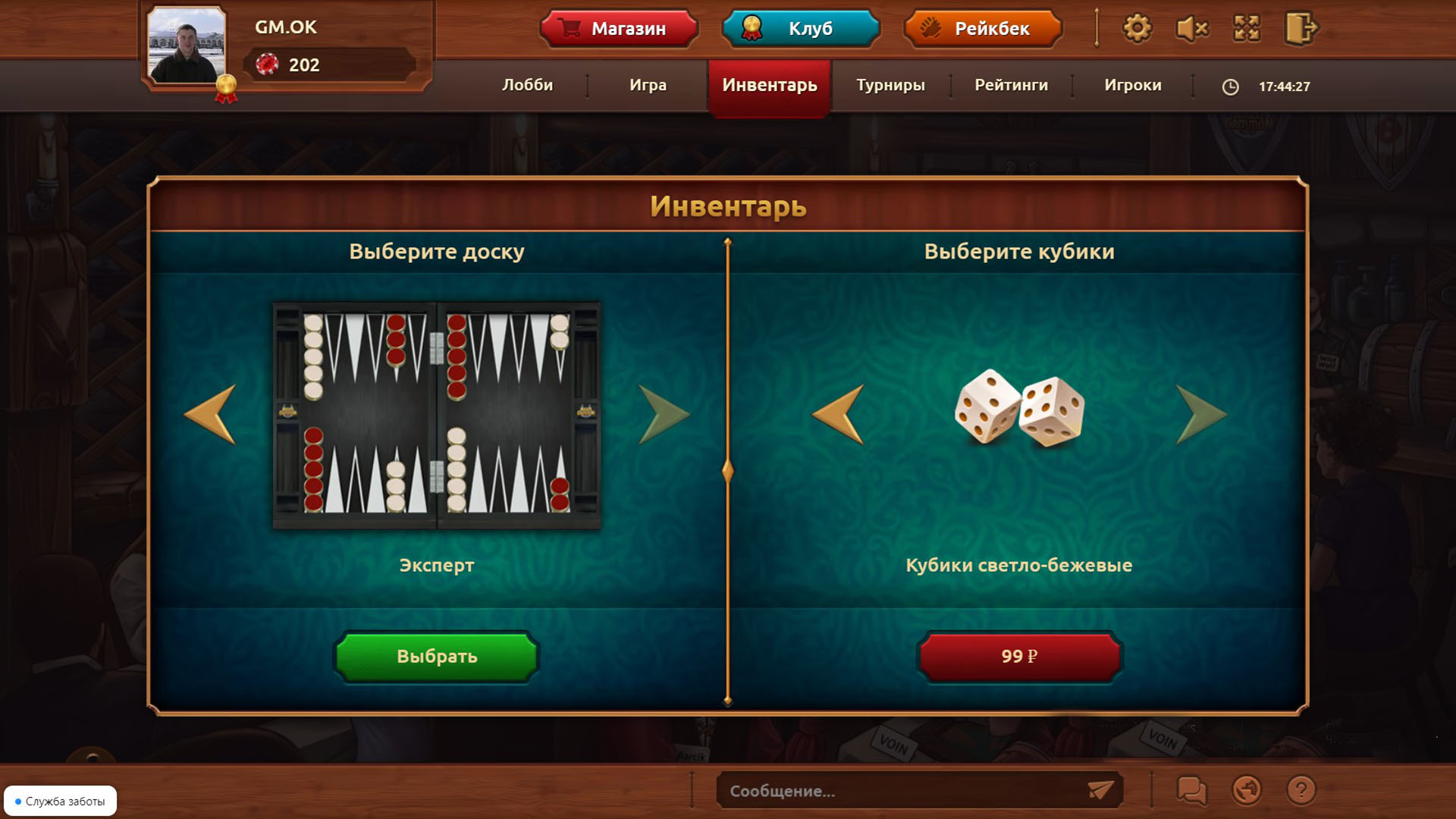Viewport: 1456px width, 819px height.
Task: Exit the game via door icon
Action: pyautogui.click(x=1301, y=29)
